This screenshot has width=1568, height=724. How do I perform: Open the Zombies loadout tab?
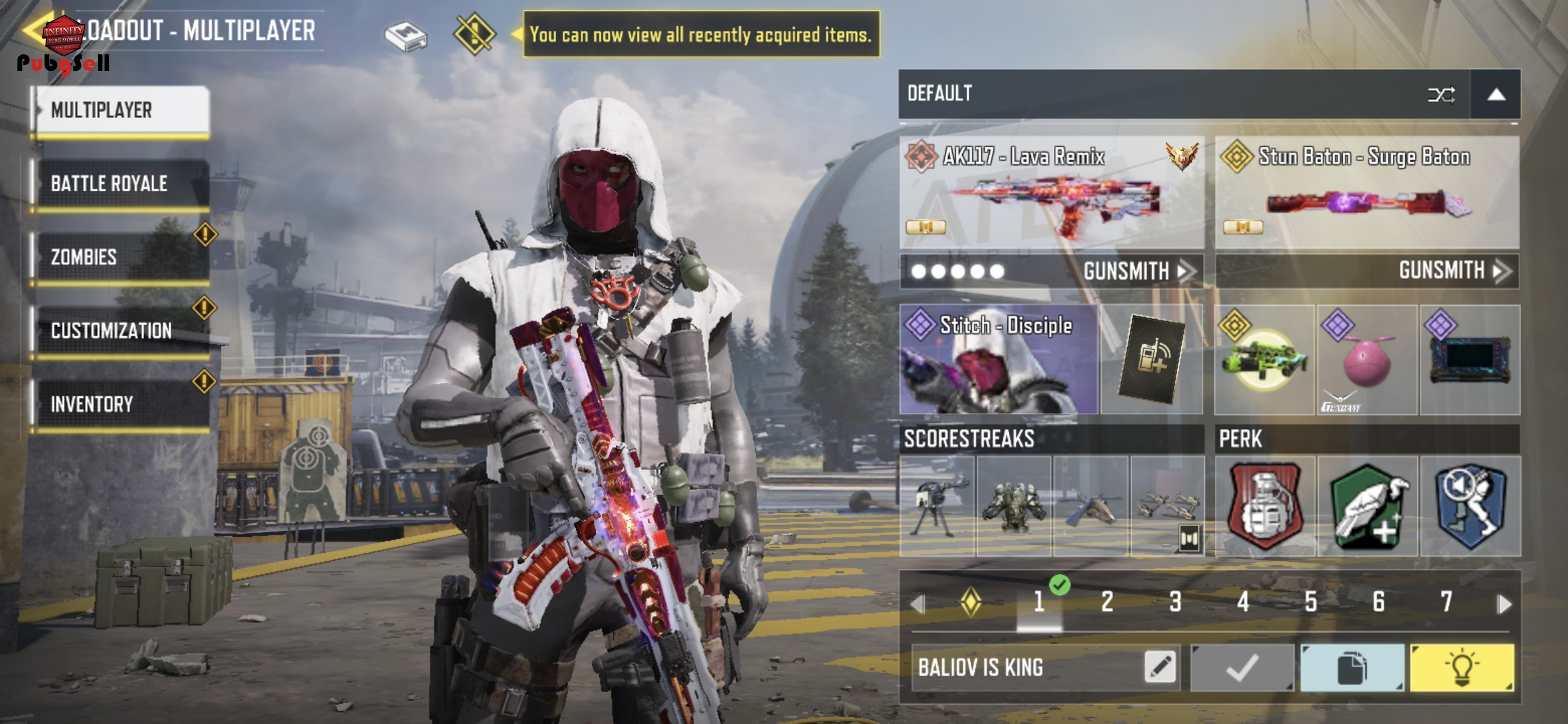pos(122,257)
